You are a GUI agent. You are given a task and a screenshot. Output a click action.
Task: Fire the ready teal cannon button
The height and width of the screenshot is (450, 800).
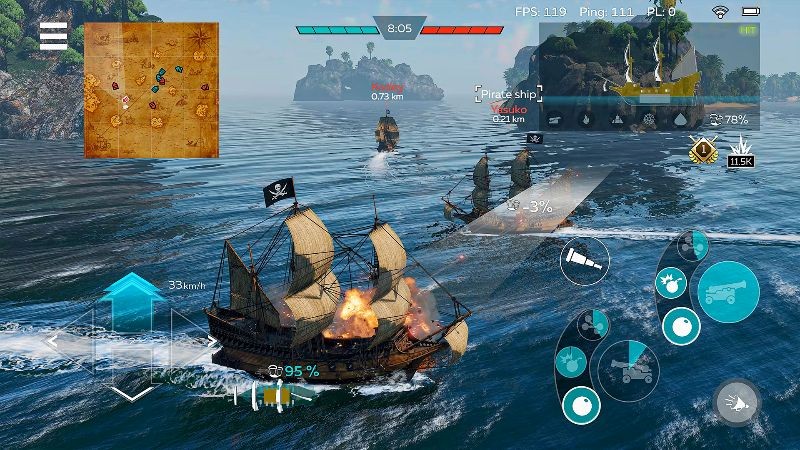(x=727, y=292)
